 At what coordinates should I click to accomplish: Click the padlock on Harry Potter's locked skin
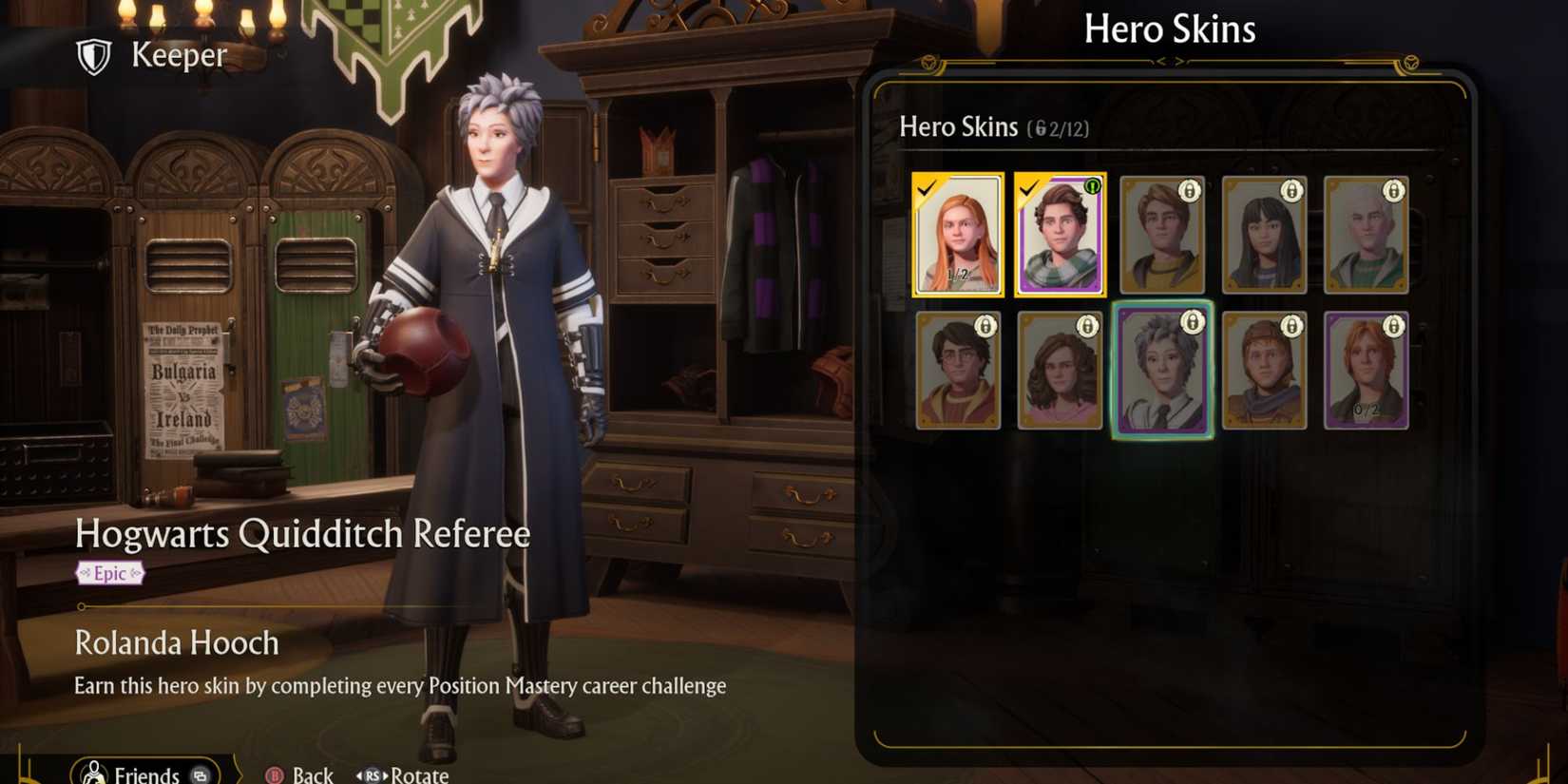[x=985, y=326]
